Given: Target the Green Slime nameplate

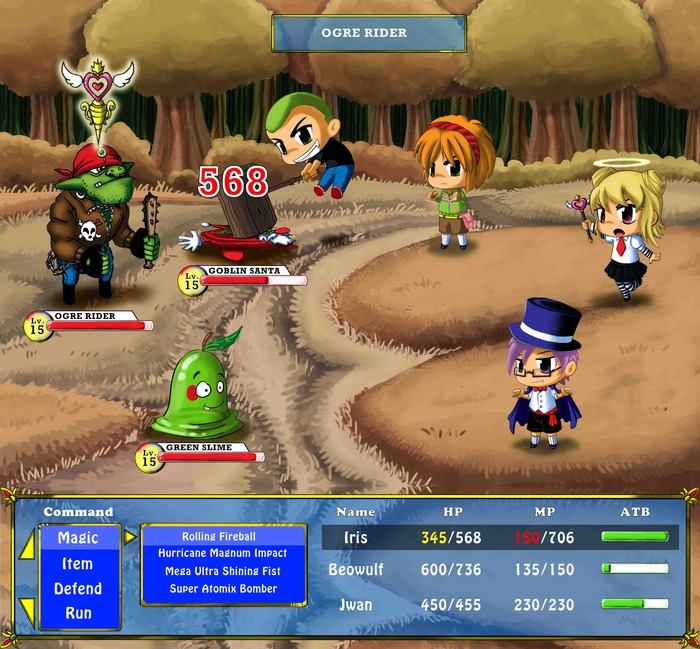Looking at the screenshot, I should pos(200,448).
